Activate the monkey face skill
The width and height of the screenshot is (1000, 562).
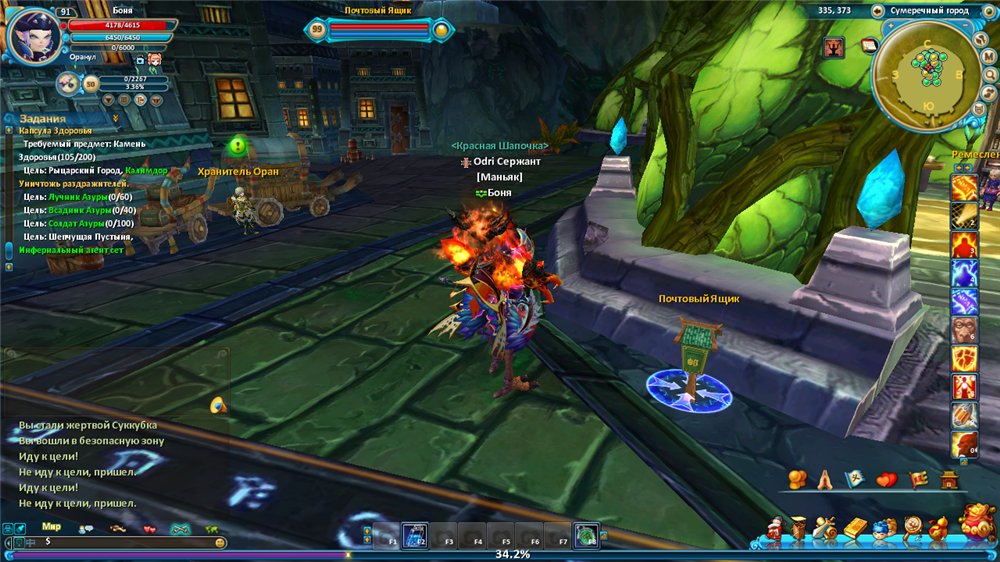point(964,330)
